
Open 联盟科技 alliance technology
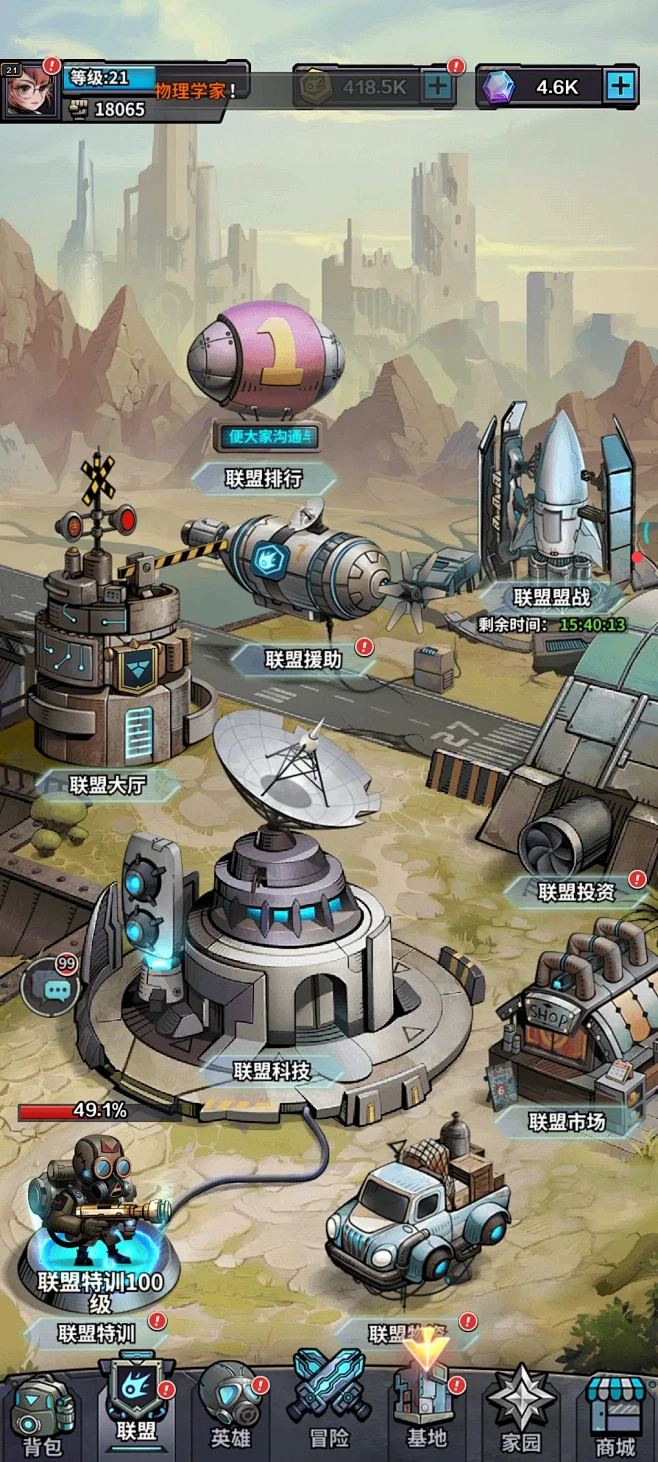point(272,1071)
